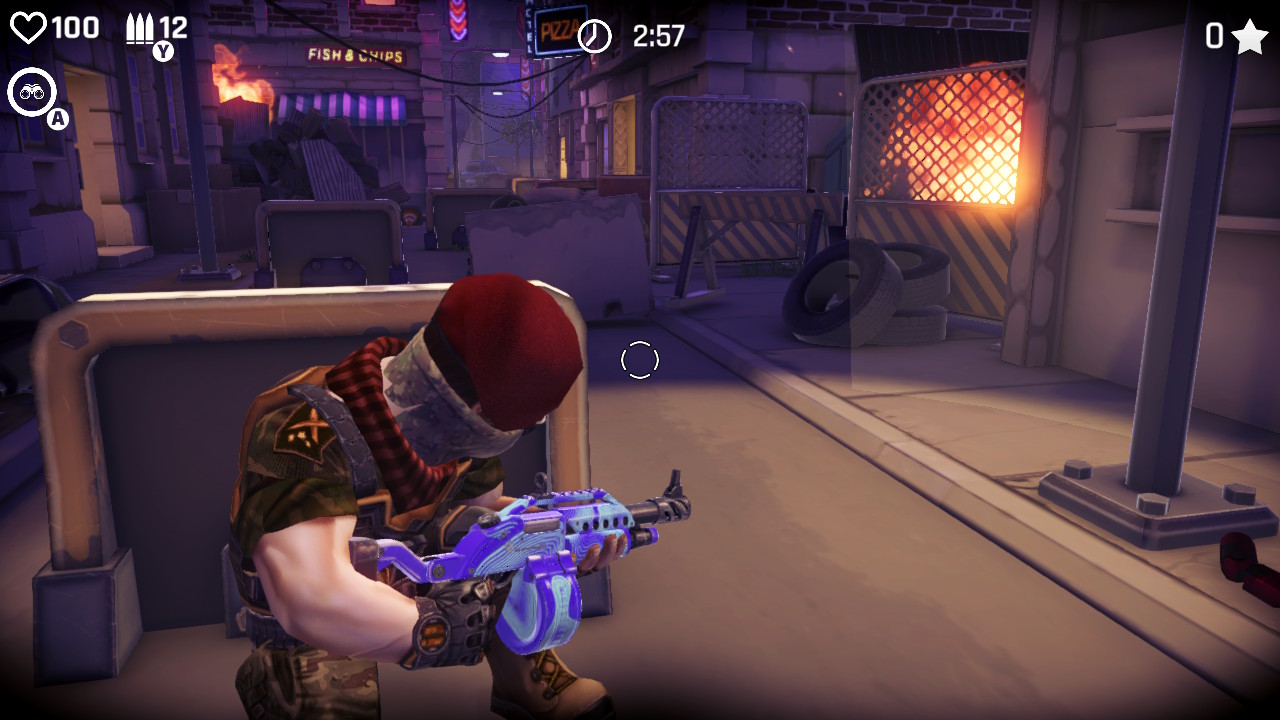Select the star score icon
This screenshot has height=720, width=1280.
point(1251,35)
